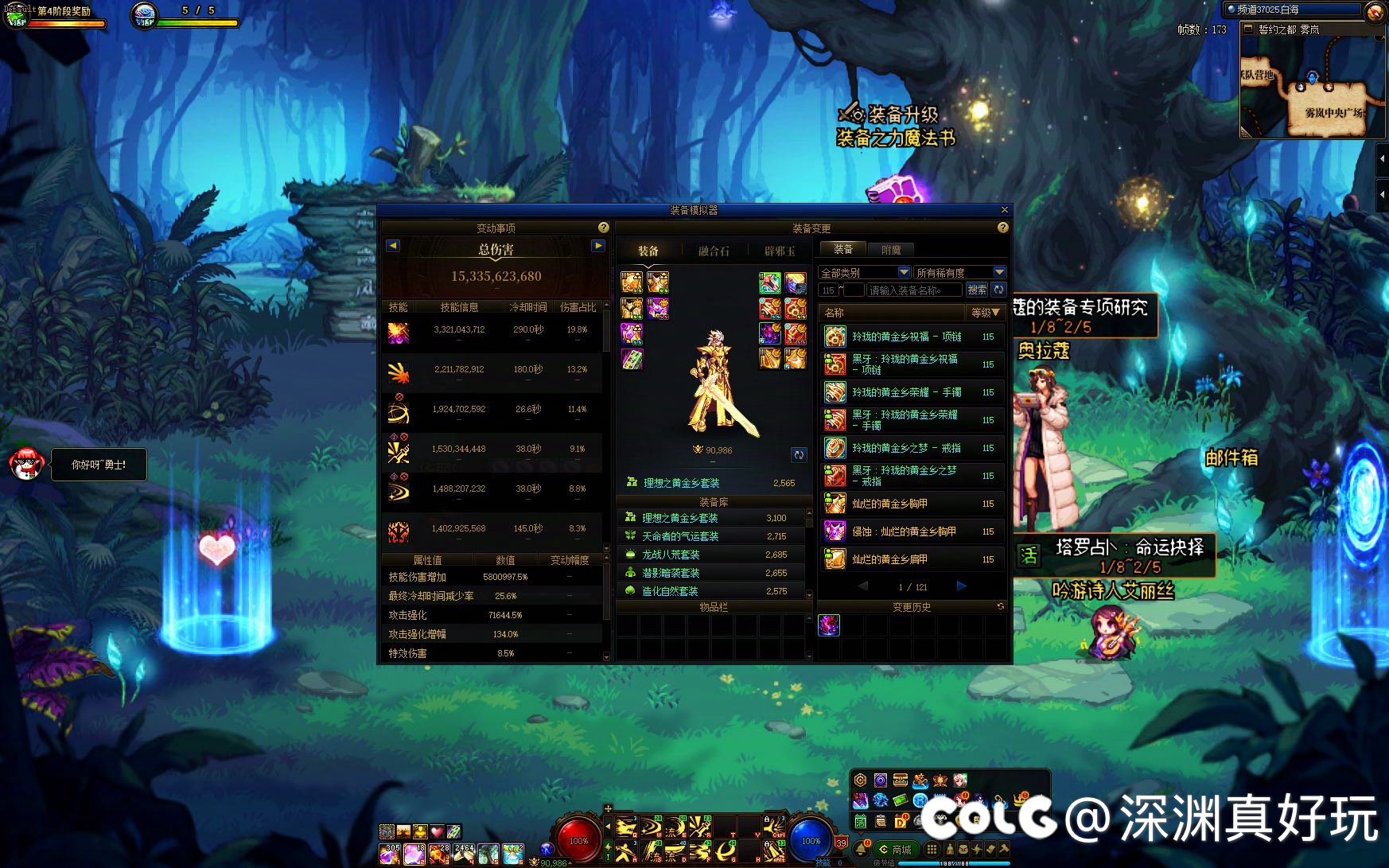Viewport: 1389px width, 868px height.
Task: Click the 搜索 search button
Action: 977,290
